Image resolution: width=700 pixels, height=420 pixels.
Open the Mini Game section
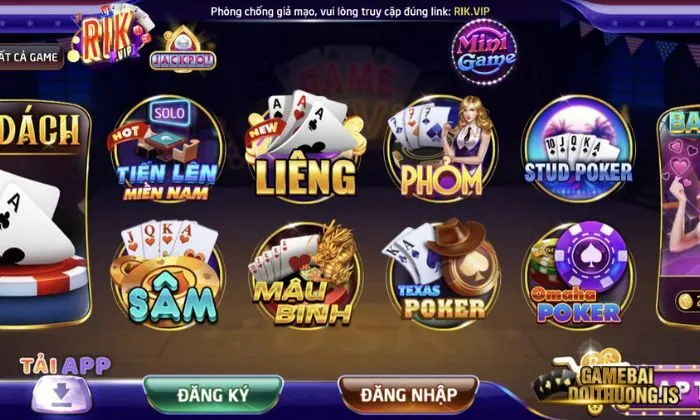[485, 48]
